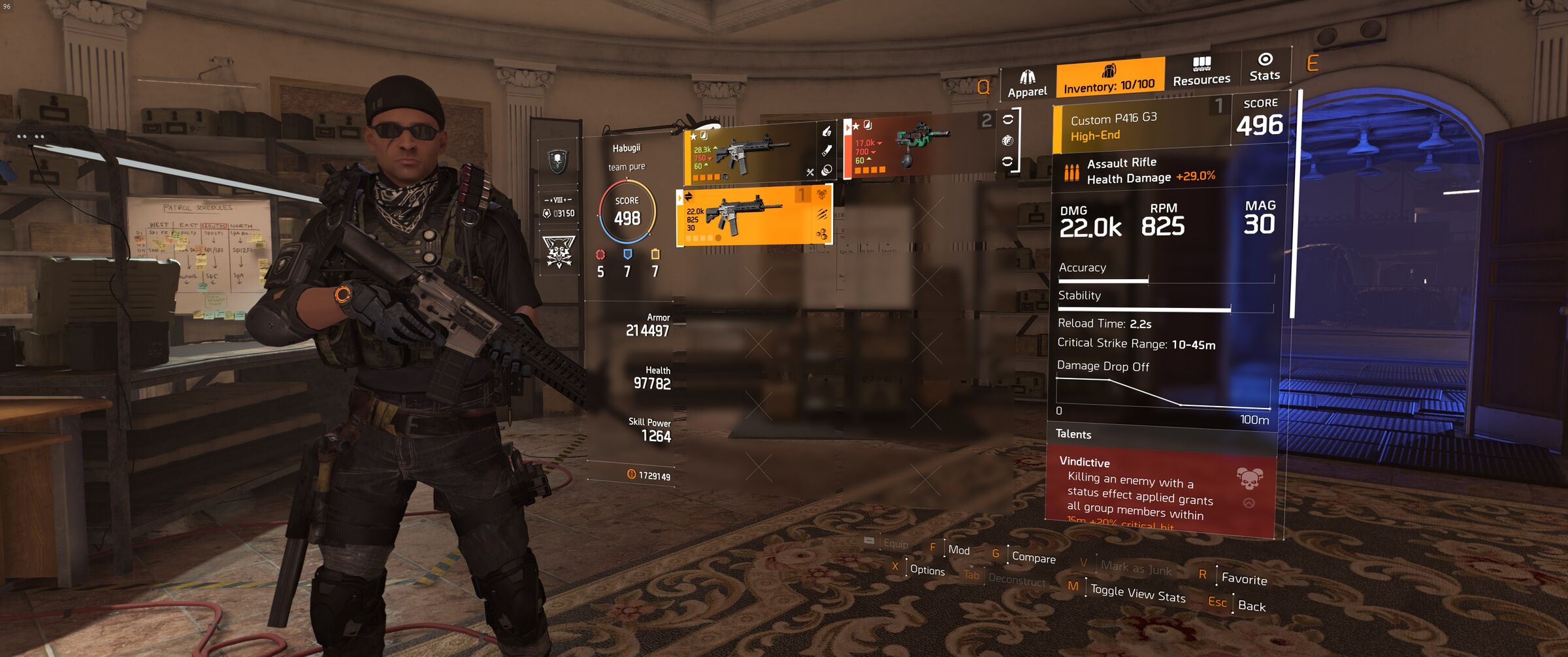The image size is (1568, 657).
Task: Open the skull shield emblem icon
Action: 557,160
